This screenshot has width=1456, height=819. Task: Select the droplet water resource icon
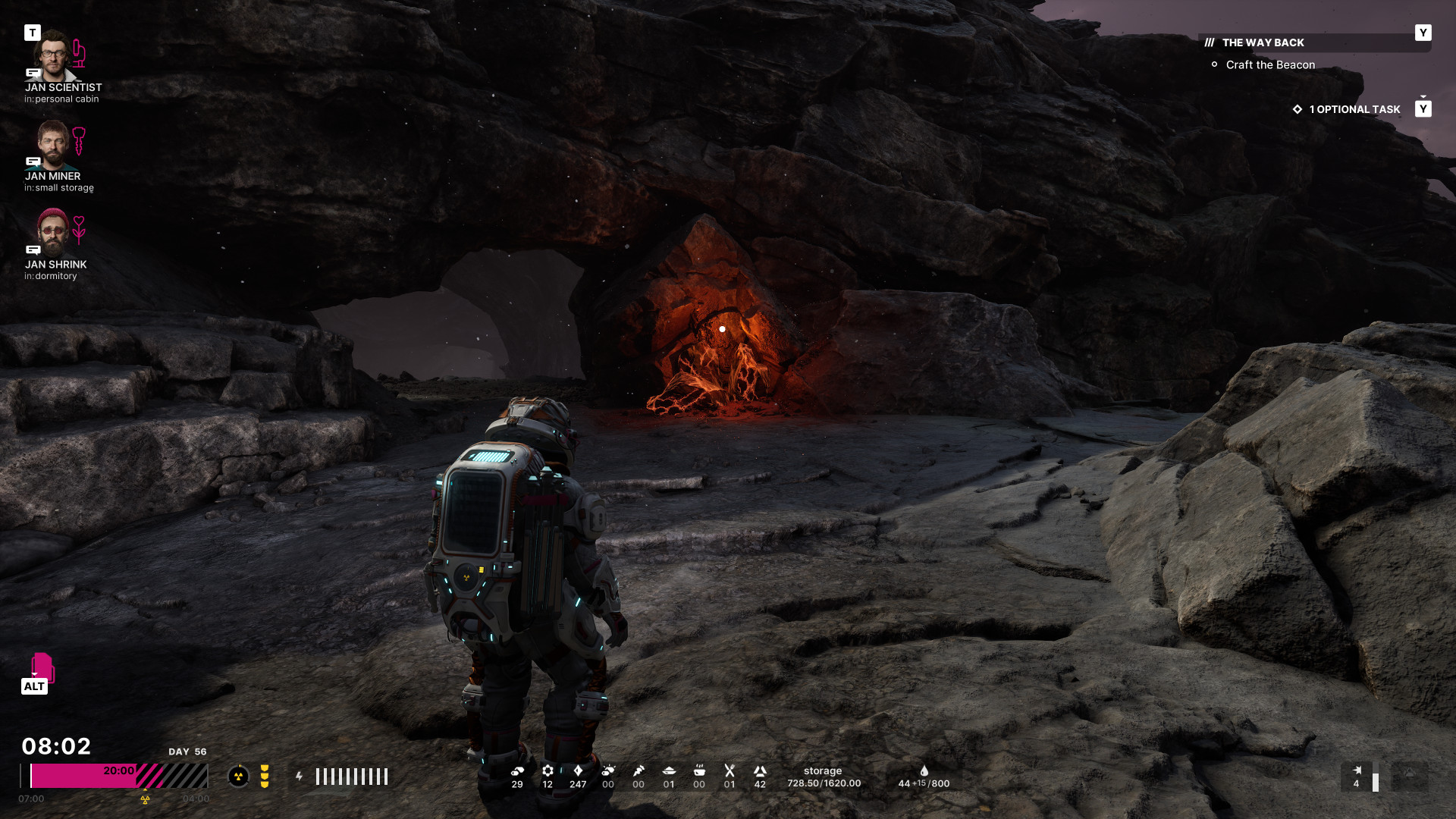point(924,771)
